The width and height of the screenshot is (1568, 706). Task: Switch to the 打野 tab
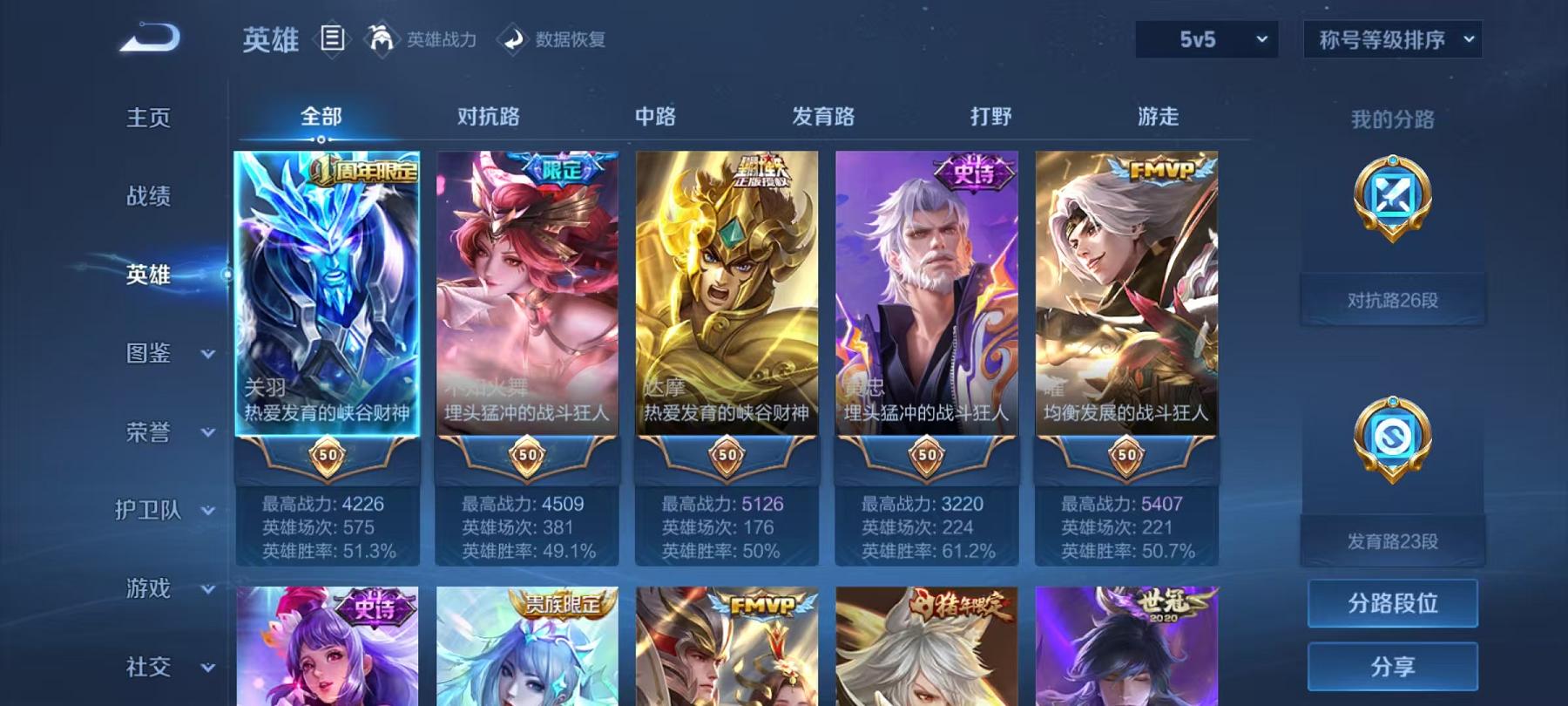pyautogui.click(x=991, y=117)
